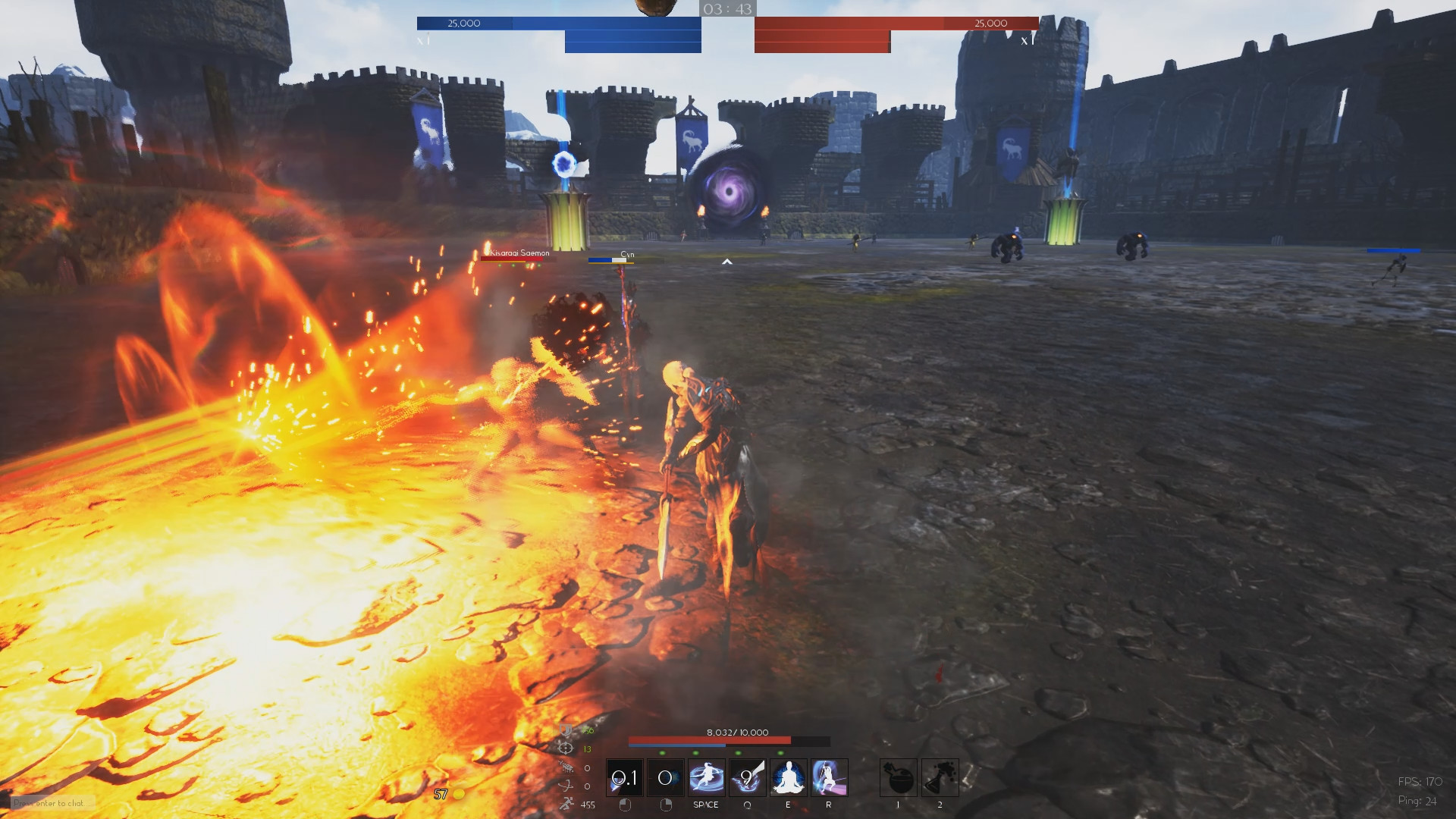The height and width of the screenshot is (819, 1456).
Task: Select the primary attack slot showing 0.1
Action: coord(625,777)
